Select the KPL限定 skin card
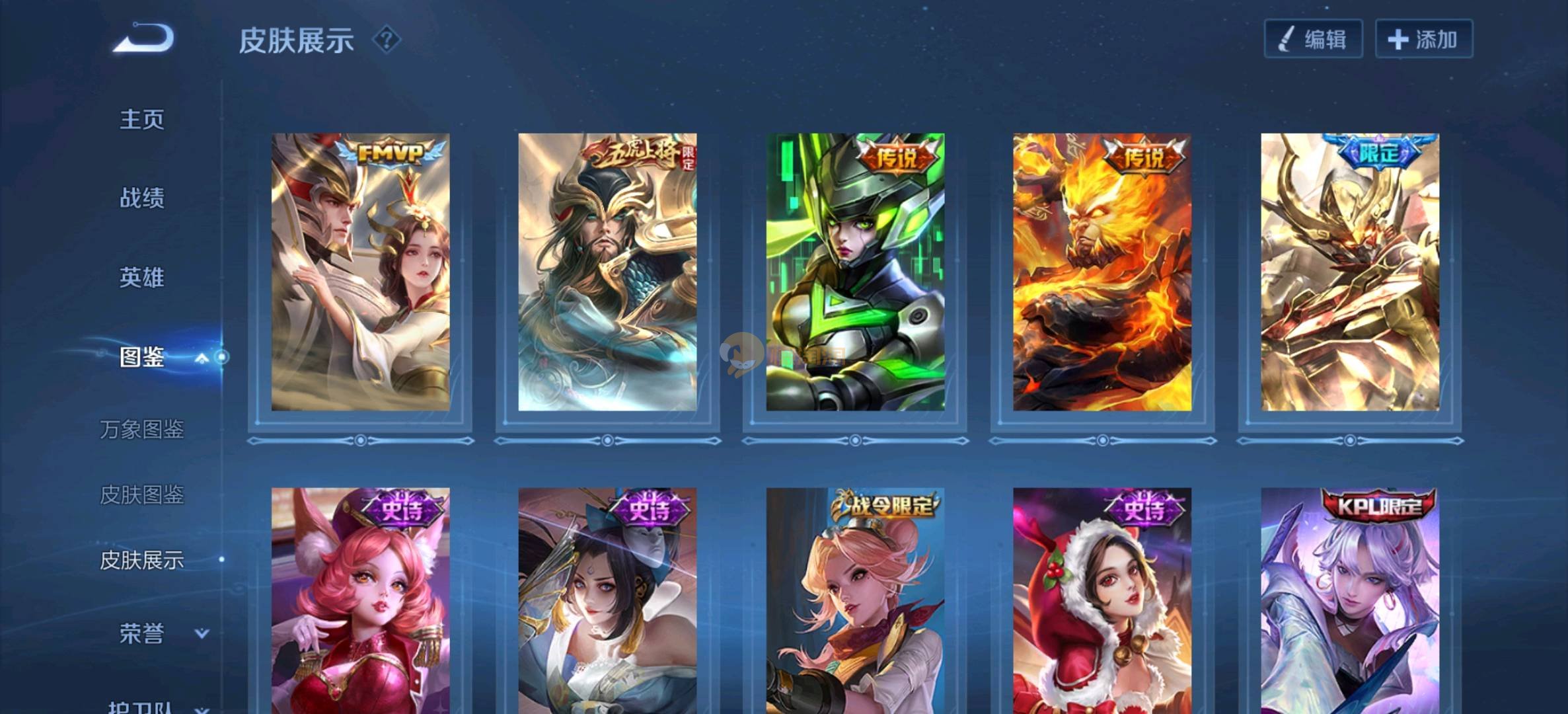The width and height of the screenshot is (1568, 714). coord(1350,602)
